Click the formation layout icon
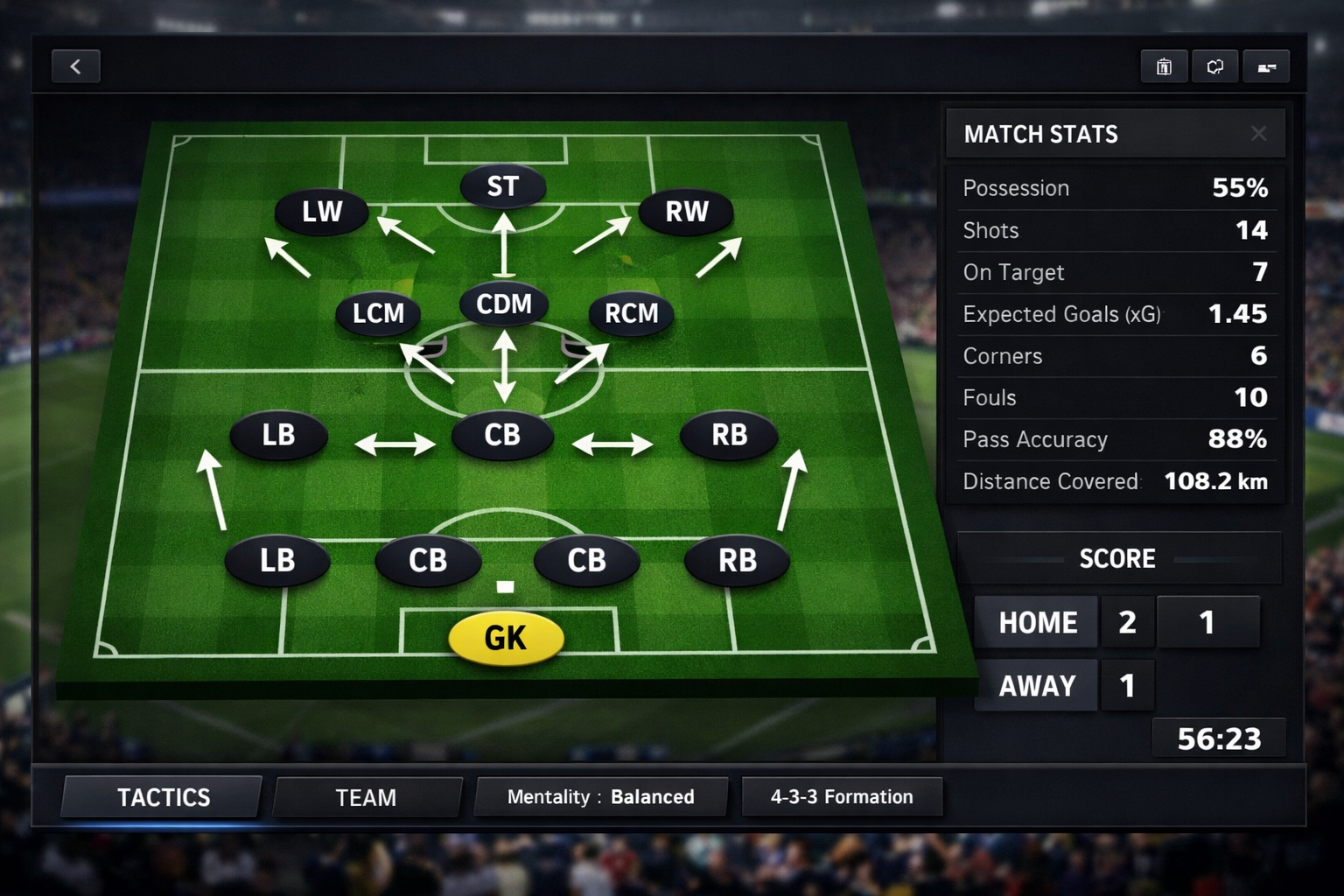 [x=1266, y=66]
